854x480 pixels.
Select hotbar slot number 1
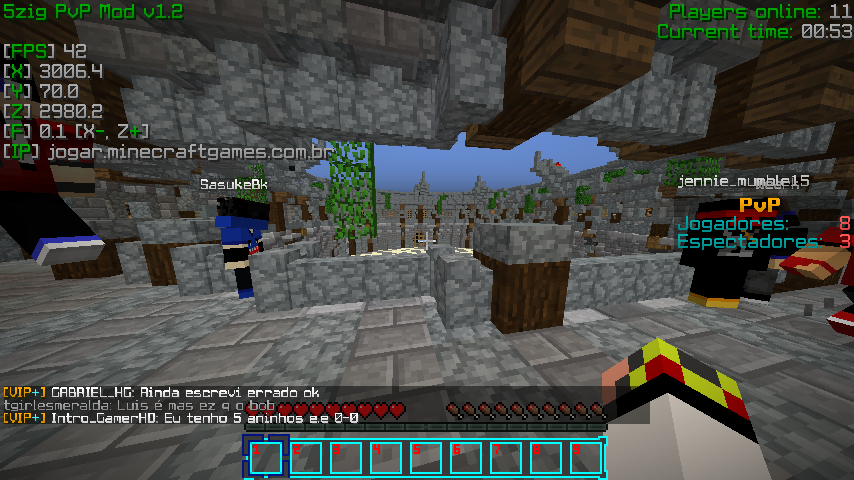265,457
